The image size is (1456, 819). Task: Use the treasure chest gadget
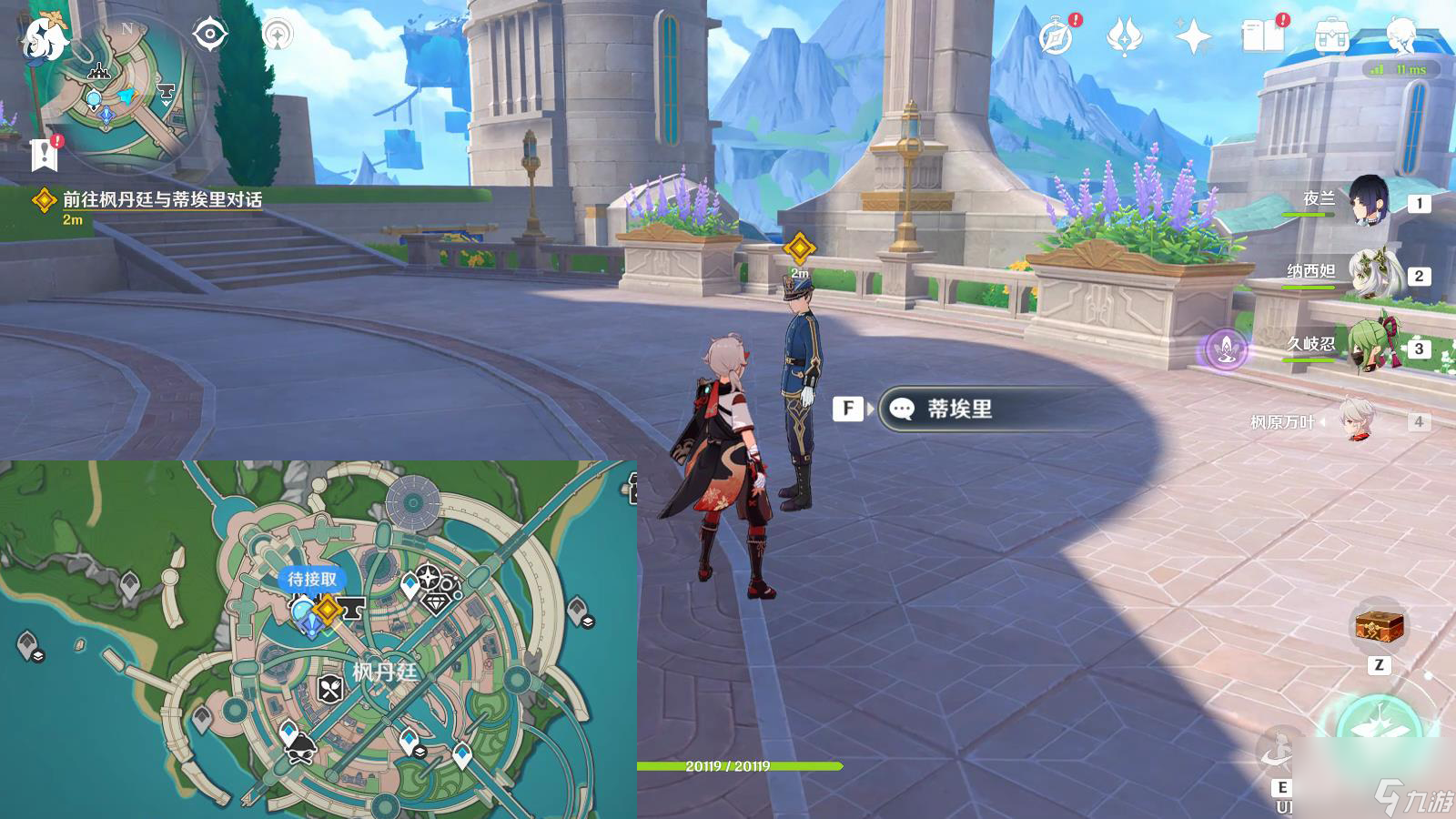(1380, 626)
